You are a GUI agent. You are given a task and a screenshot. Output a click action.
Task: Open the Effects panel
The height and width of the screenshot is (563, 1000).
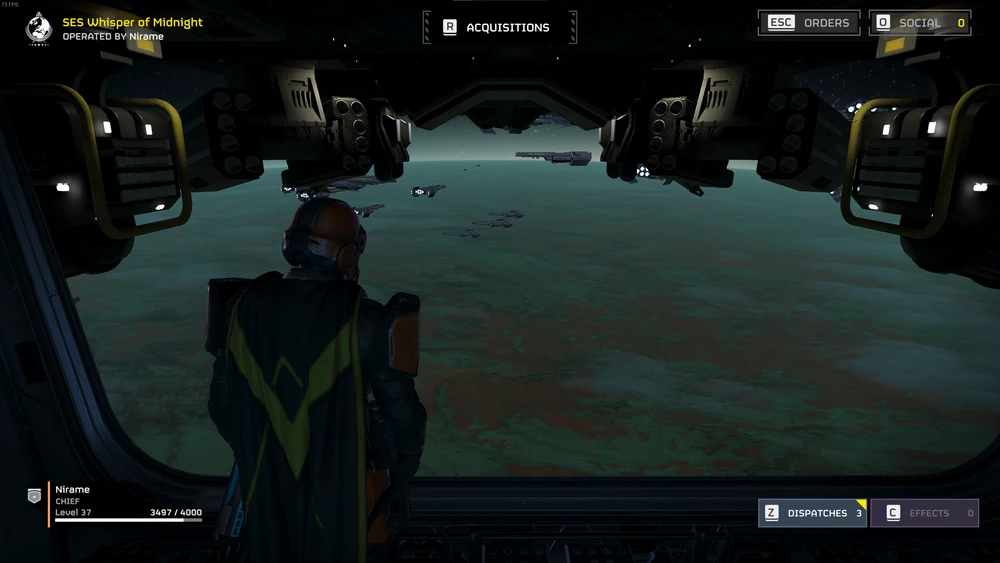tap(924, 513)
